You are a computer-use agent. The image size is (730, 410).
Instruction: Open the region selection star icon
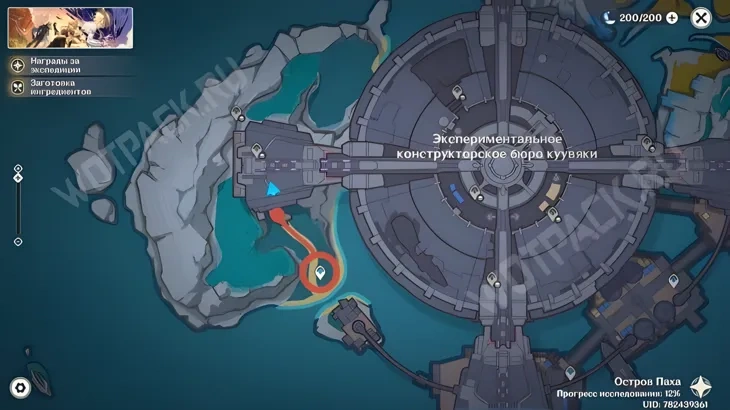[x=702, y=387]
